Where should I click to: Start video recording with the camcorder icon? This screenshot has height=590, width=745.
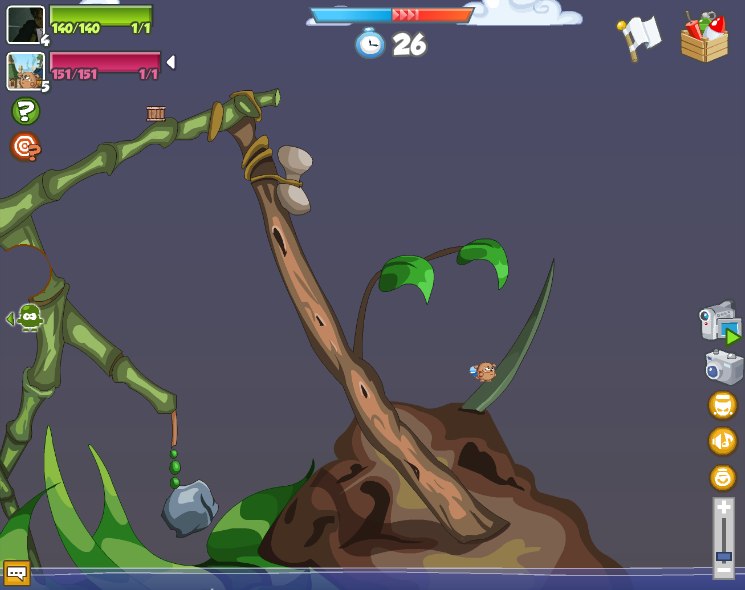720,324
